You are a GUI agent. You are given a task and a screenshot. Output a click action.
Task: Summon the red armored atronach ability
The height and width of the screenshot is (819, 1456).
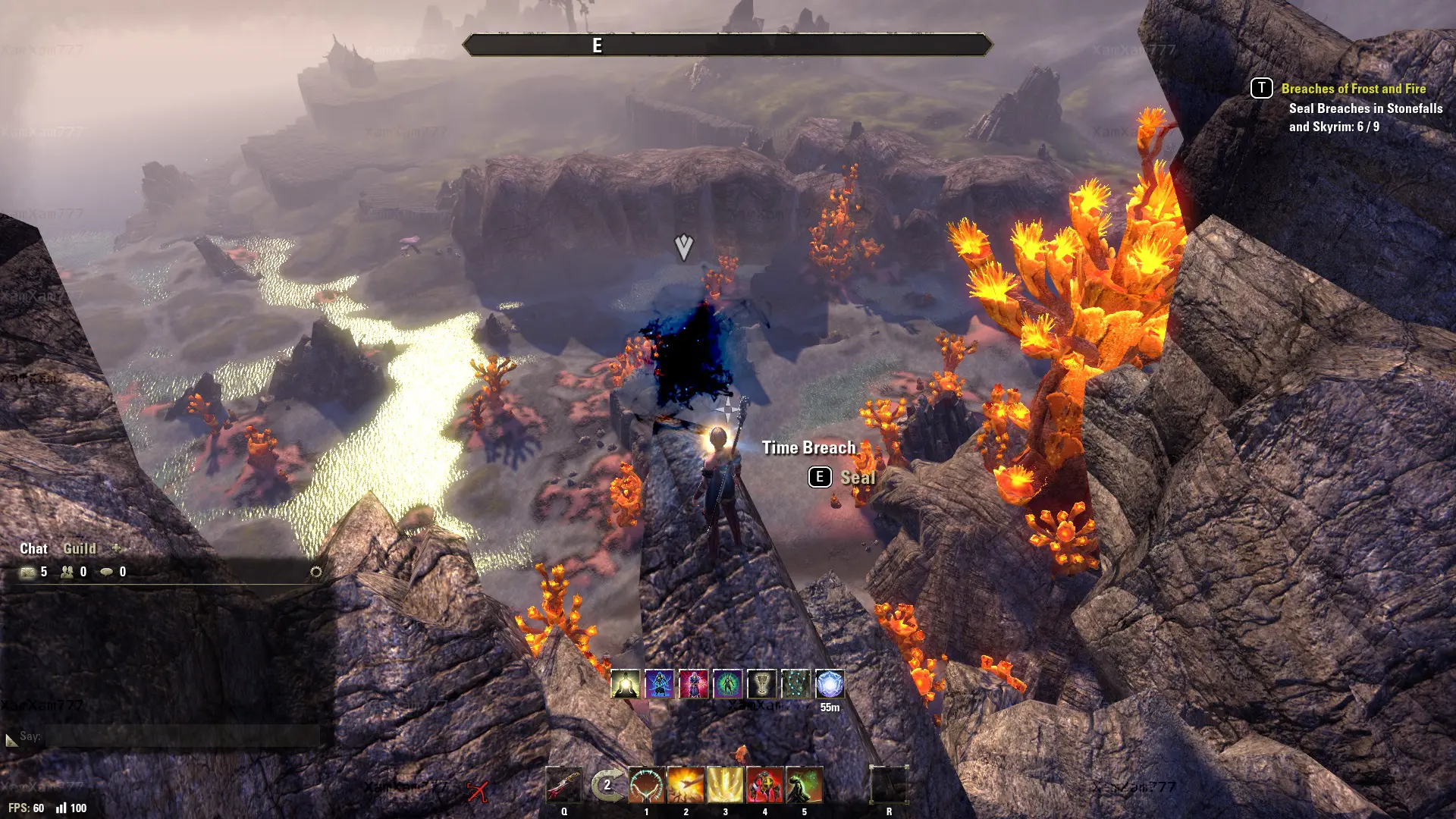coord(764,786)
